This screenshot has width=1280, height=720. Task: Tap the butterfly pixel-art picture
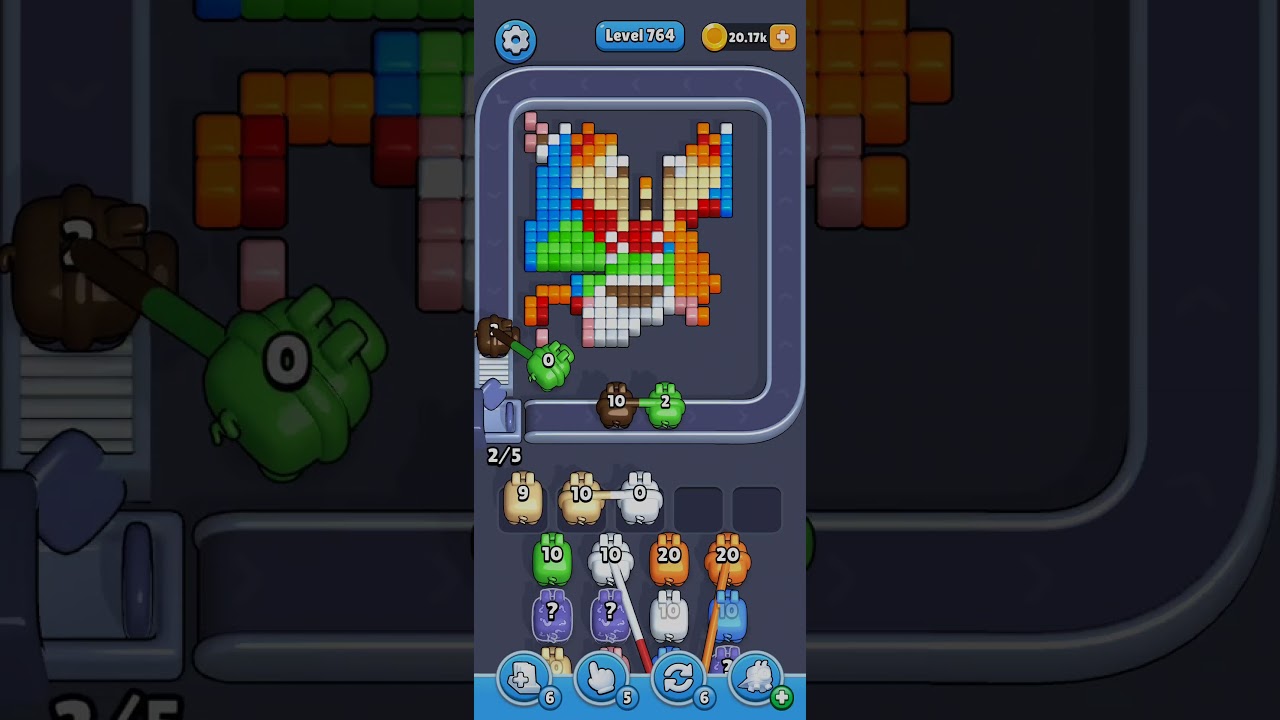tap(630, 220)
